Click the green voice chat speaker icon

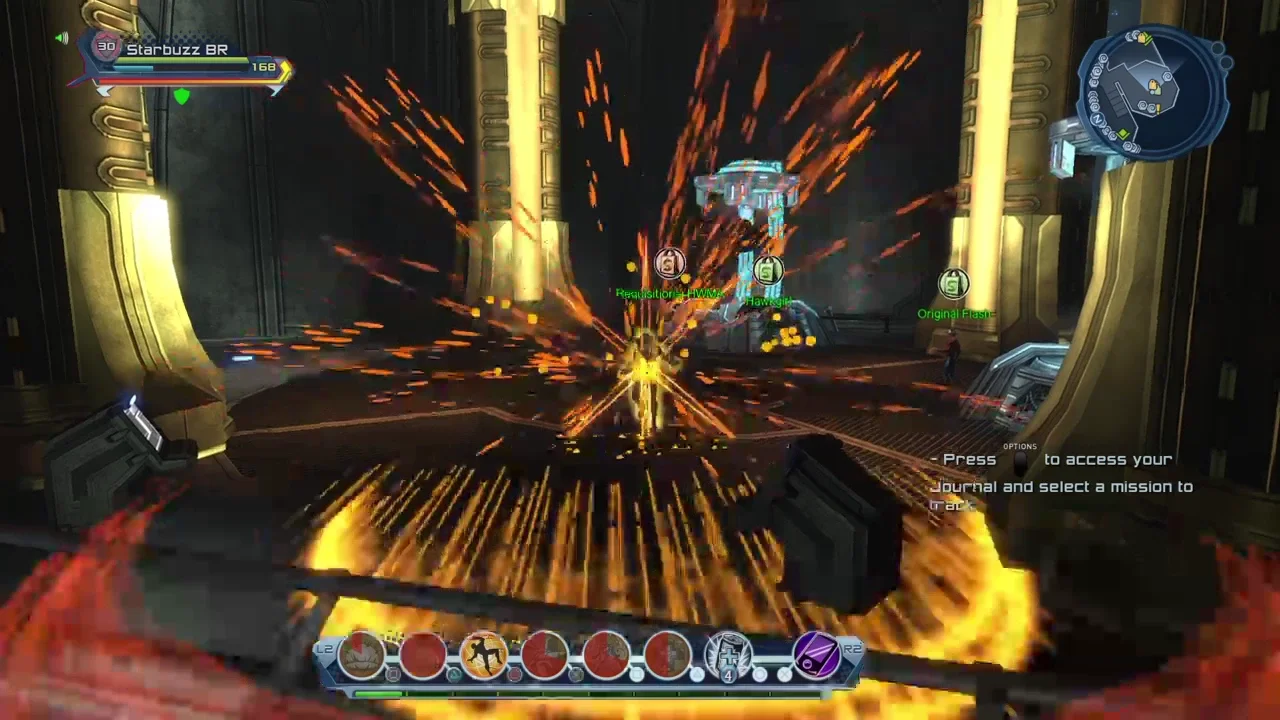[x=62, y=39]
